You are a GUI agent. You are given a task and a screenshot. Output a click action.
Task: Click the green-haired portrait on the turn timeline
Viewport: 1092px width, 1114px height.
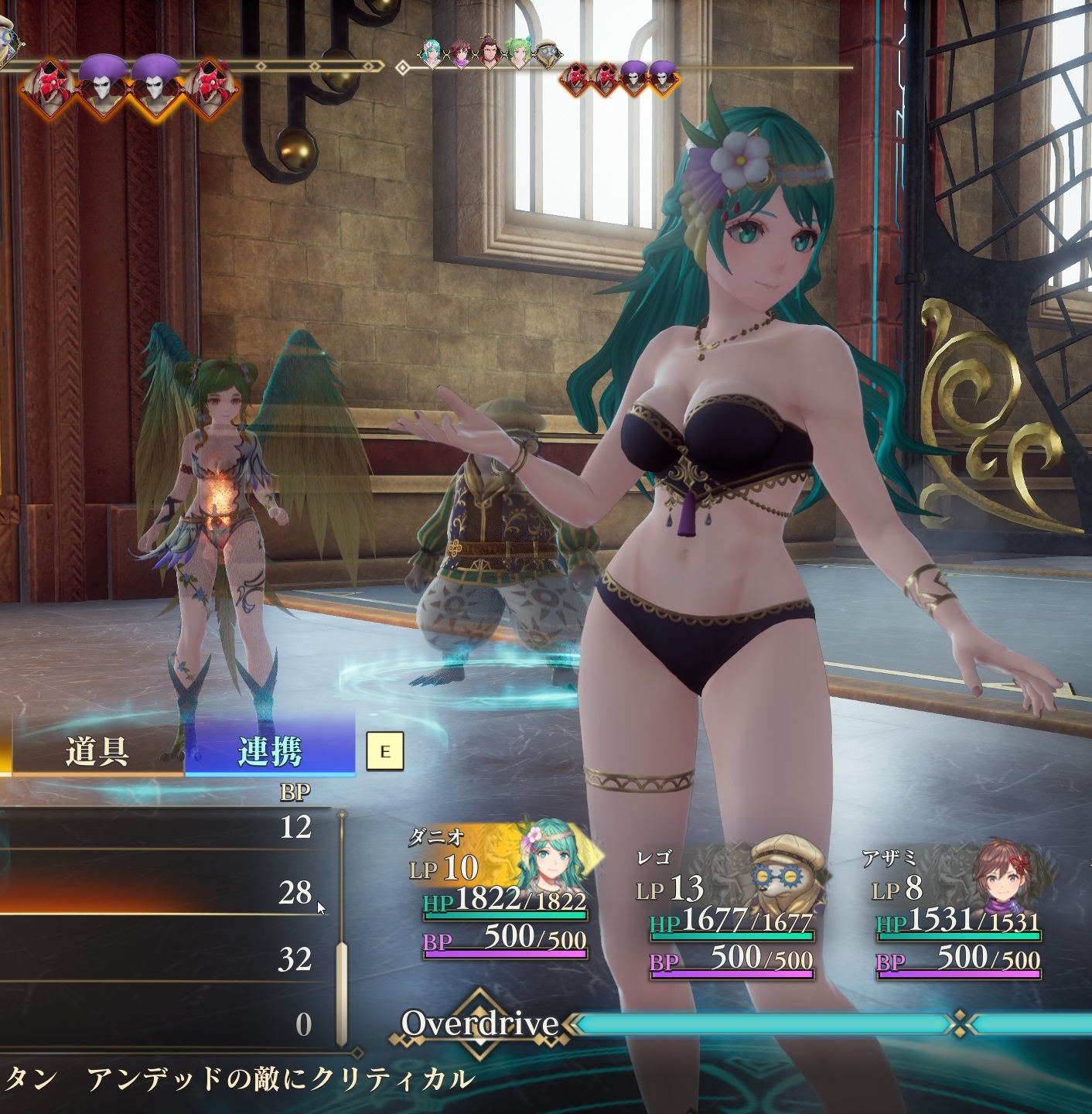tap(517, 53)
